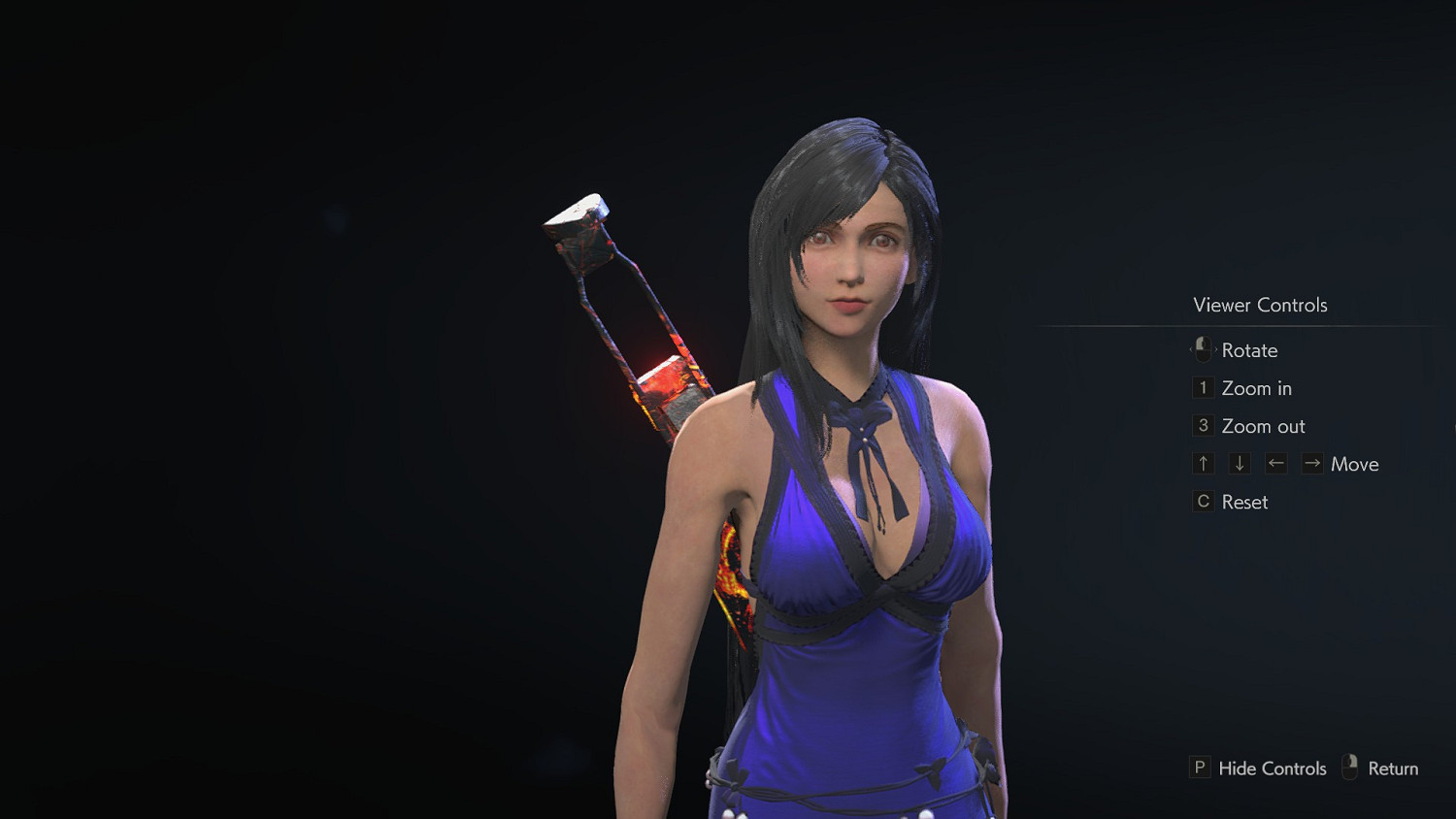
Task: Click the down arrow key icon under Move
Action: tap(1239, 463)
